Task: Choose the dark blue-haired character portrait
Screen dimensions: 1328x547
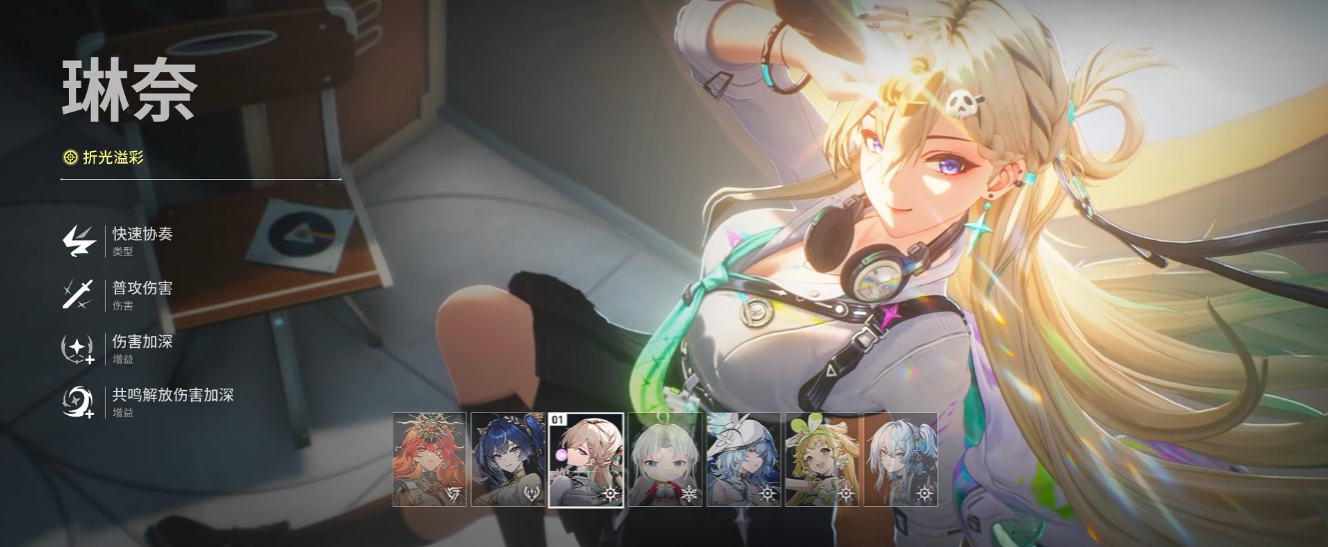Action: 507,459
